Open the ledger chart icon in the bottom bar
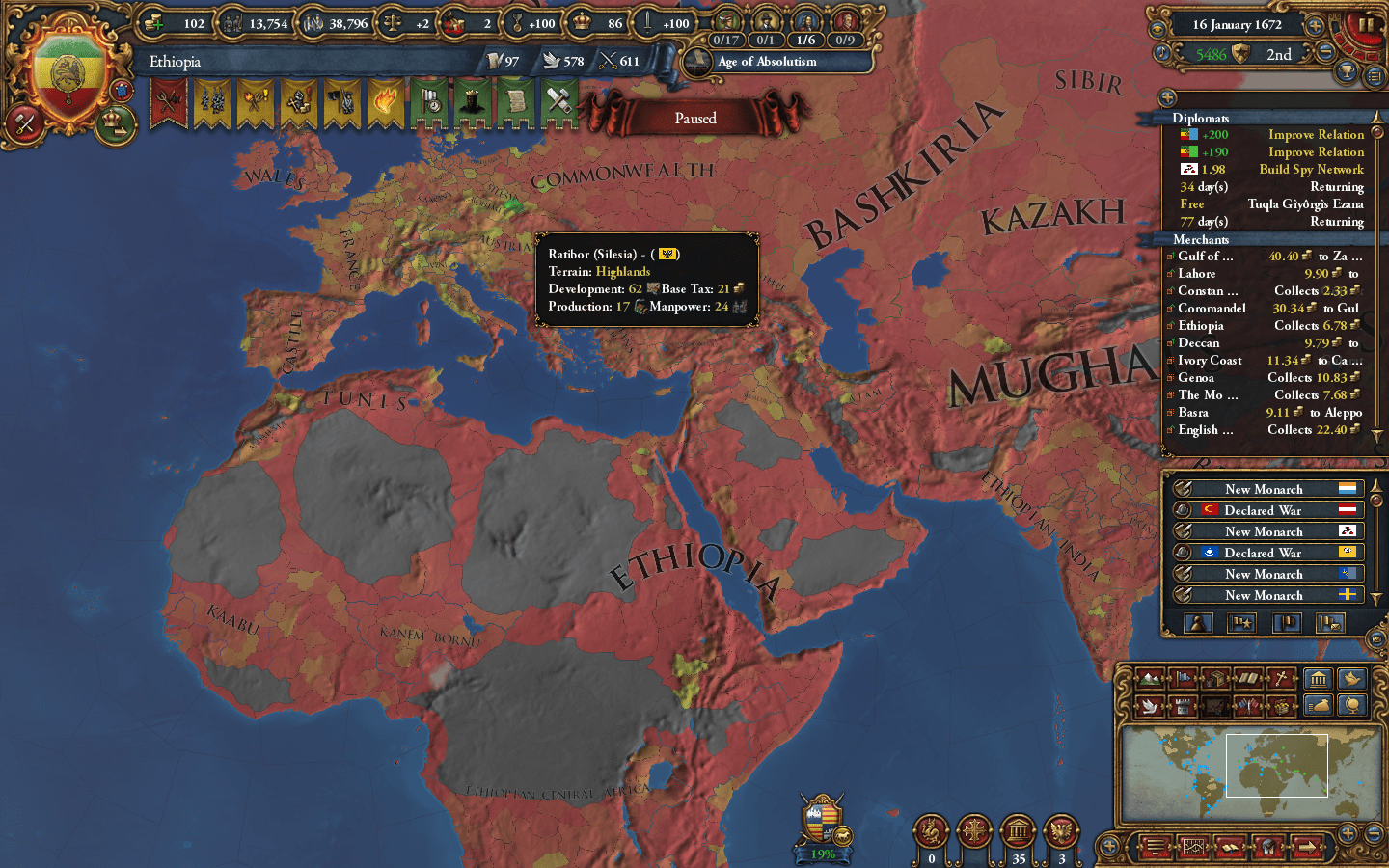Viewport: 1389px width, 868px height. (x=1193, y=847)
